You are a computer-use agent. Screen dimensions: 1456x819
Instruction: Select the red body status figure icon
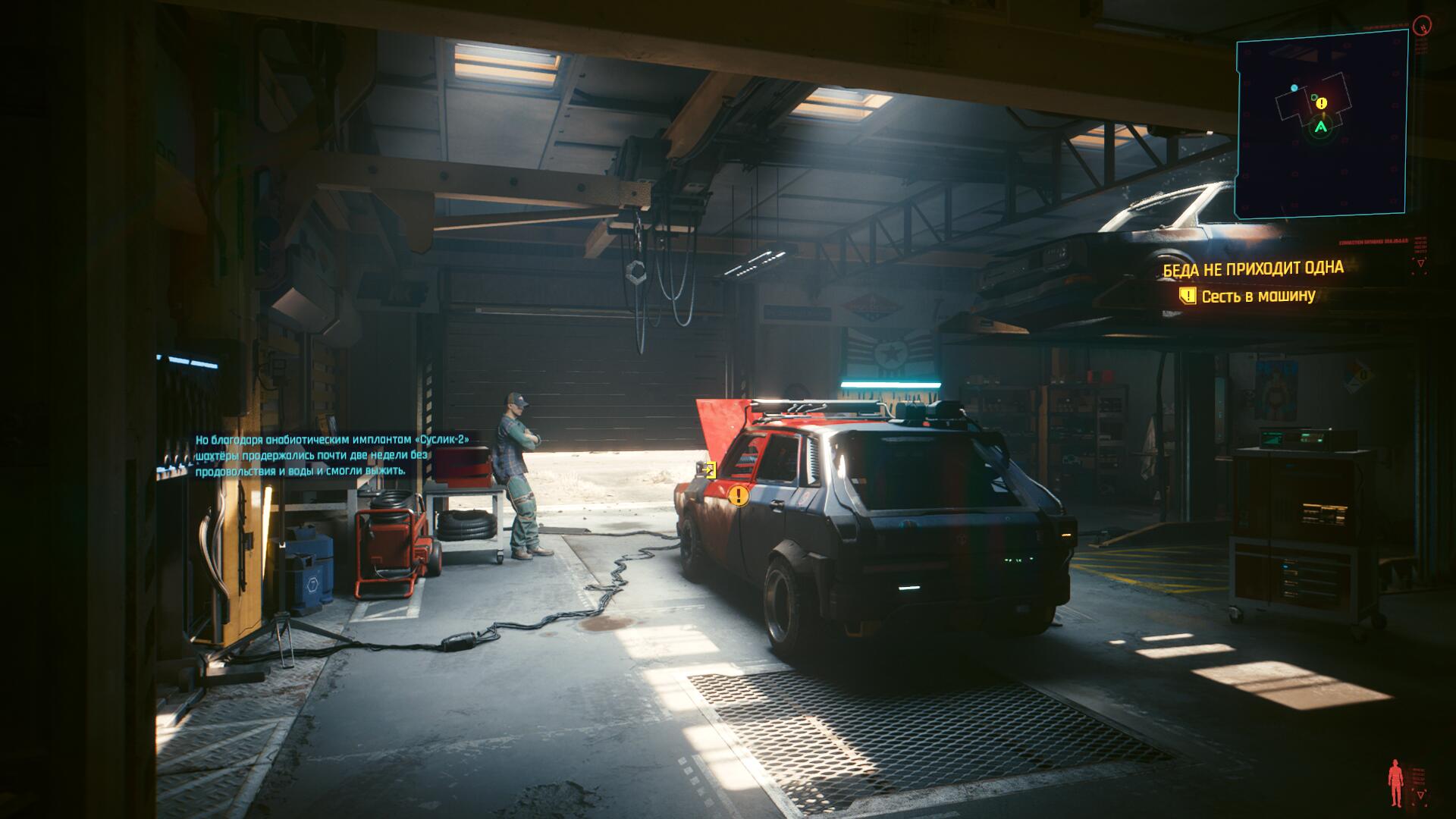[x=1395, y=783]
